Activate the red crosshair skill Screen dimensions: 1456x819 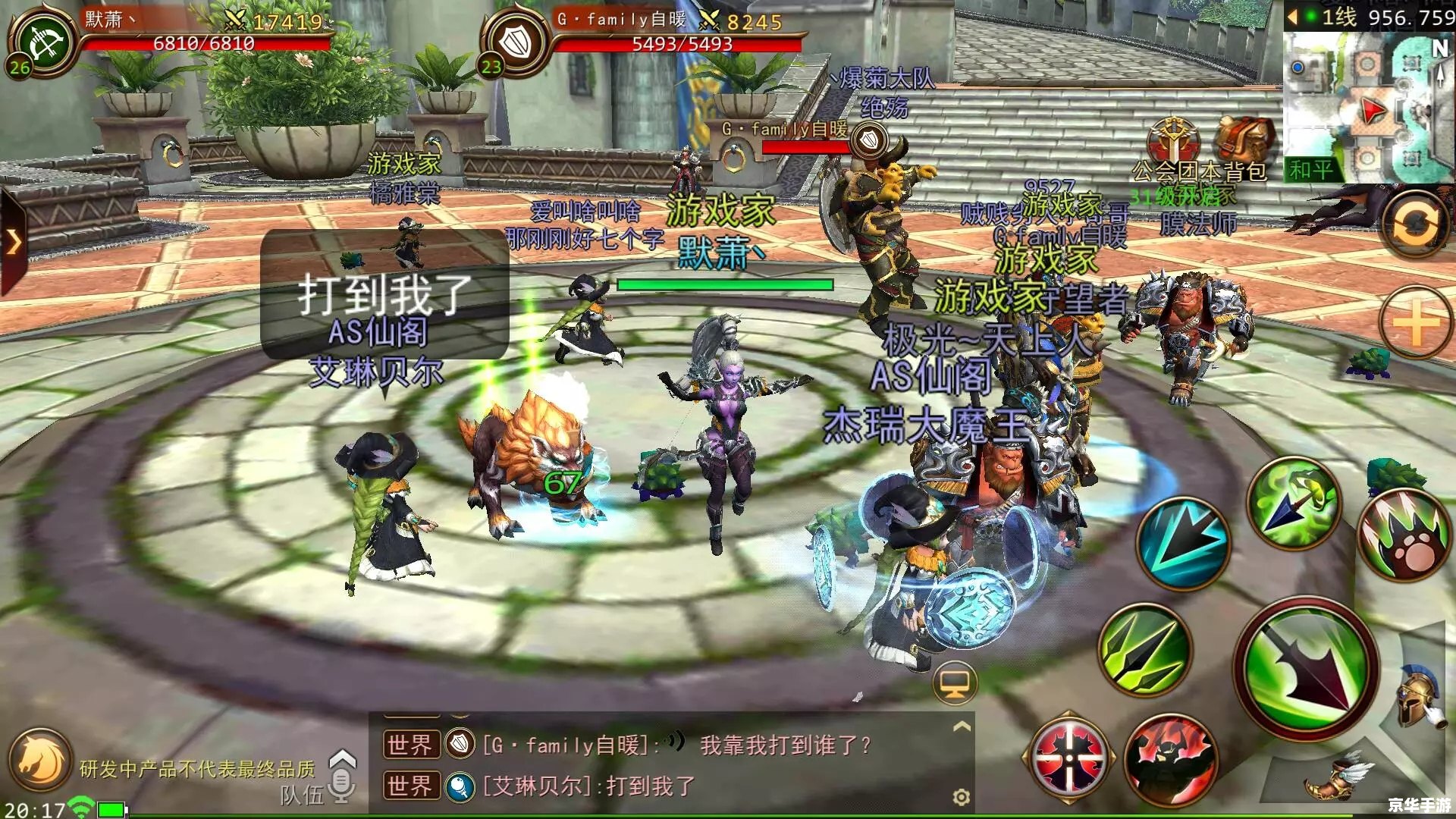(1069, 758)
